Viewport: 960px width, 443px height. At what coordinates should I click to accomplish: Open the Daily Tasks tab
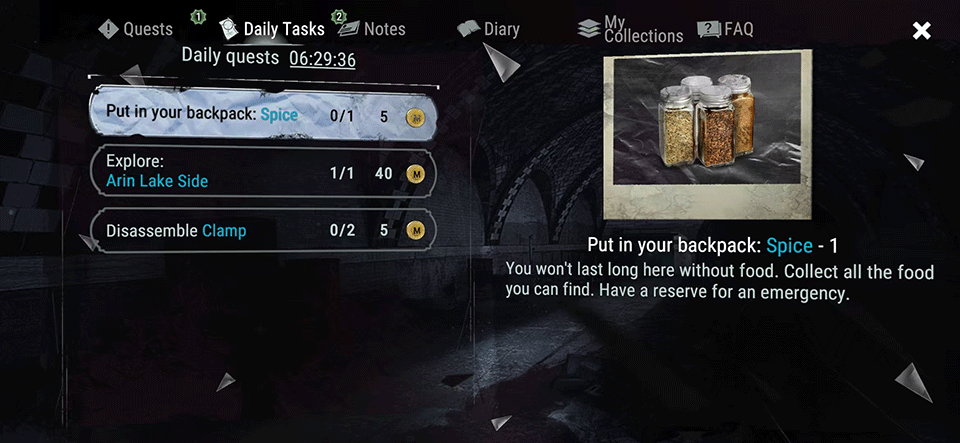tap(272, 29)
